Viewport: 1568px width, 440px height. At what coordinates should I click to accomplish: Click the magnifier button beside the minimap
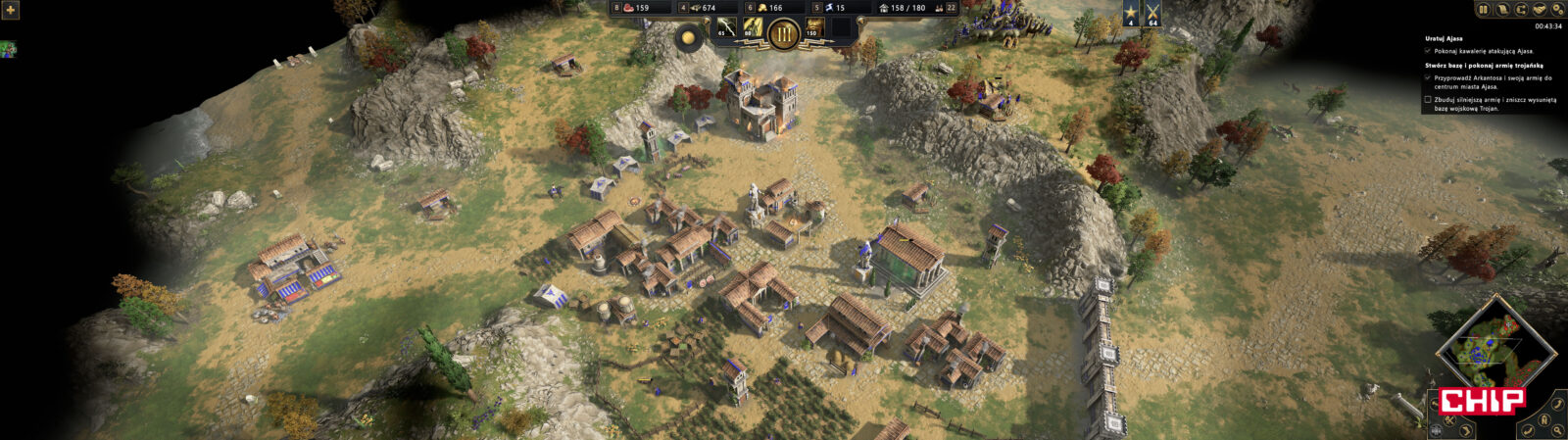(x=1556, y=429)
